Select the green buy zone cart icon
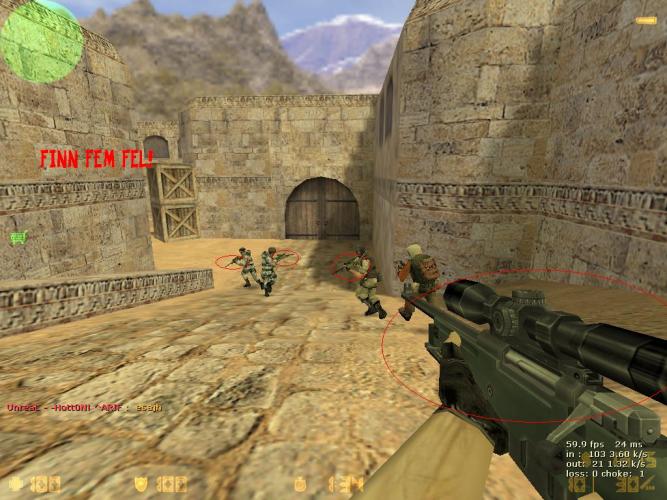This screenshot has width=667, height=500. [17, 238]
